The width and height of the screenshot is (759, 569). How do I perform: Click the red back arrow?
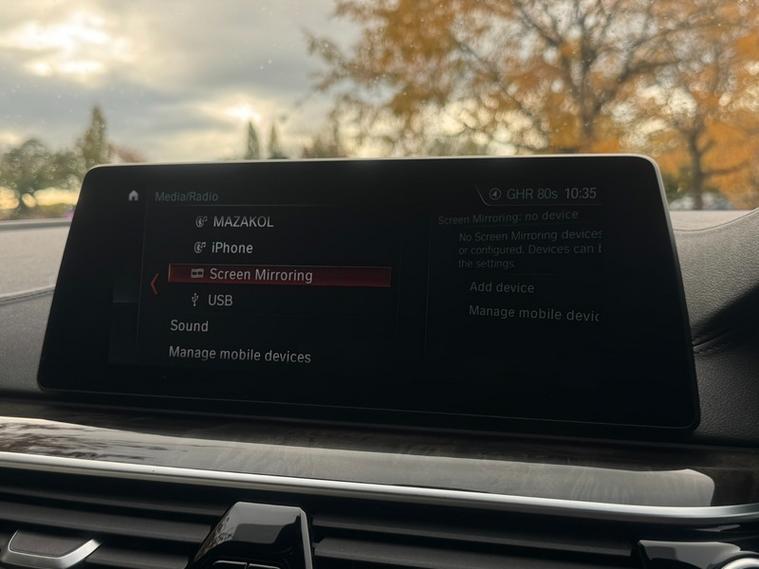153,284
